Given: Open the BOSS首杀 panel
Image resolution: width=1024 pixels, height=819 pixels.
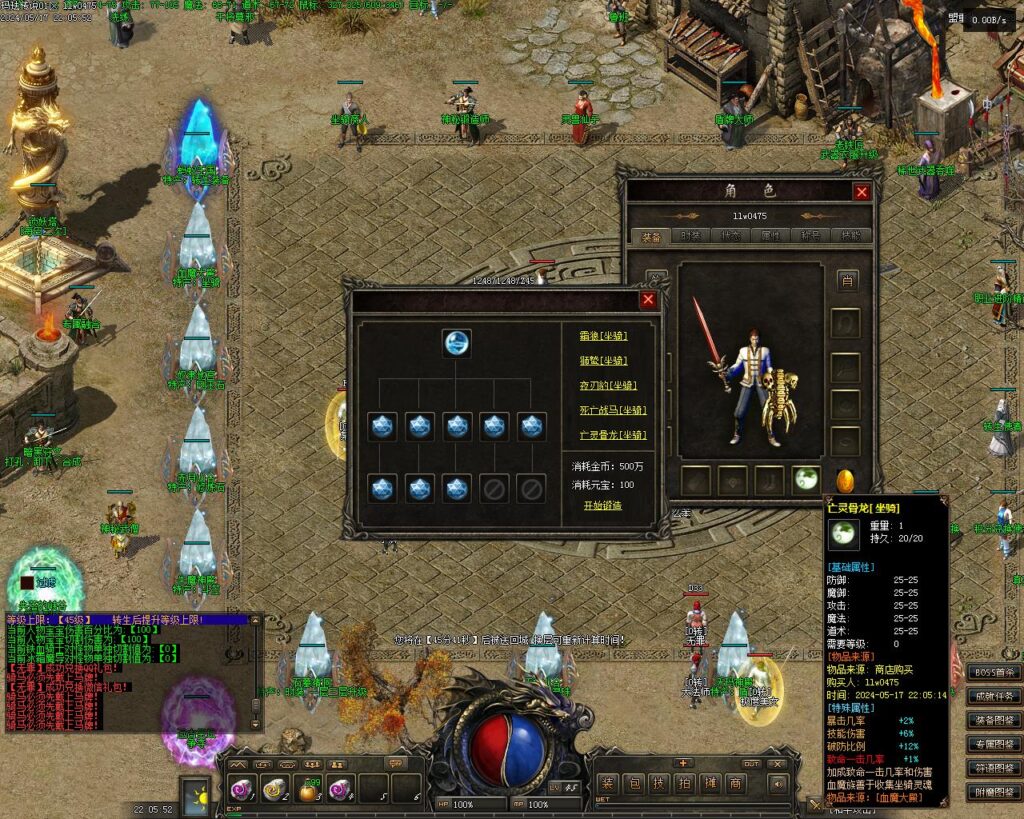Looking at the screenshot, I should 994,672.
